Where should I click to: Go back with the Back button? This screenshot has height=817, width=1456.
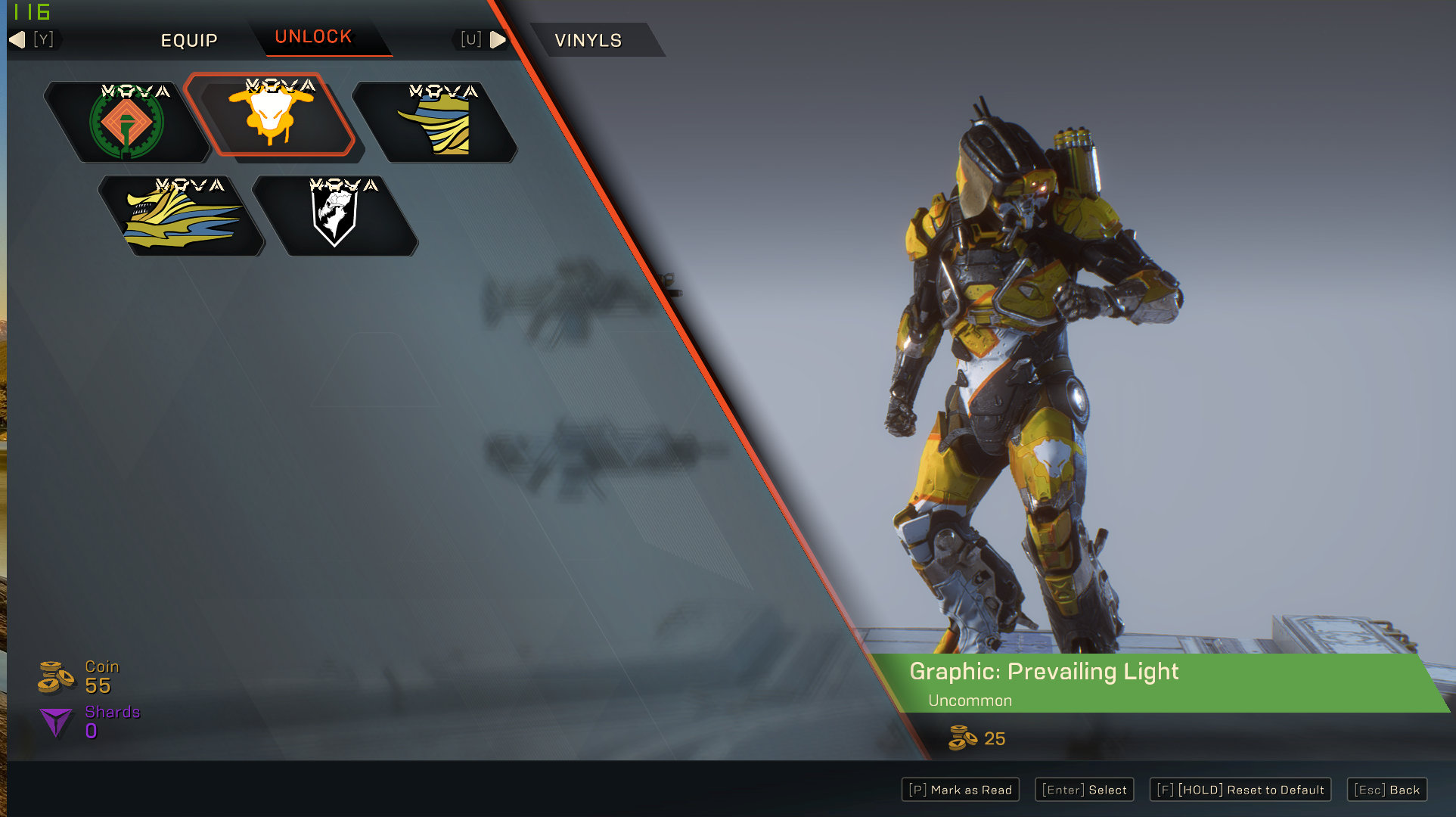click(x=1386, y=790)
